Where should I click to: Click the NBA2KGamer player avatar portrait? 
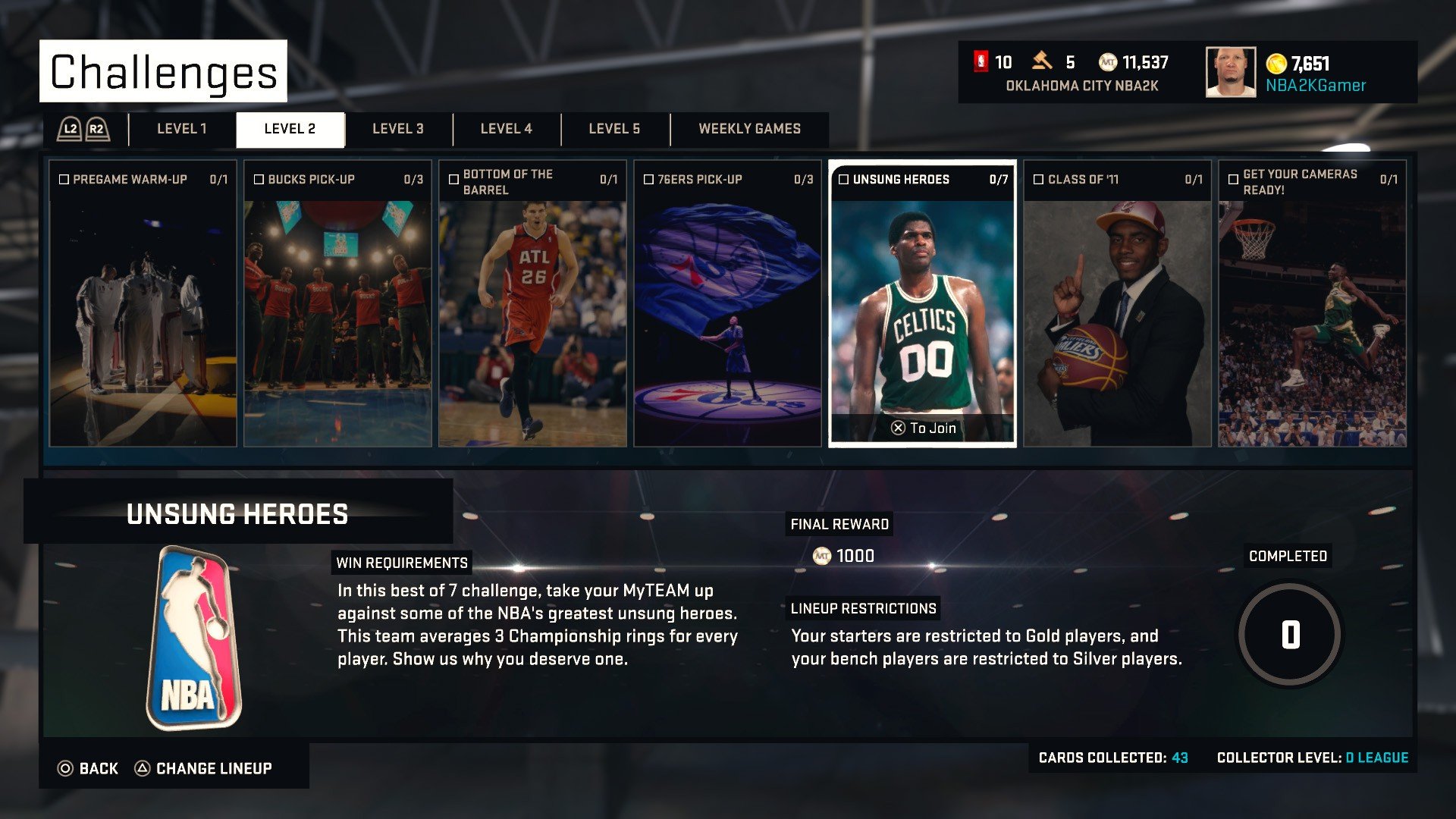(x=1232, y=73)
